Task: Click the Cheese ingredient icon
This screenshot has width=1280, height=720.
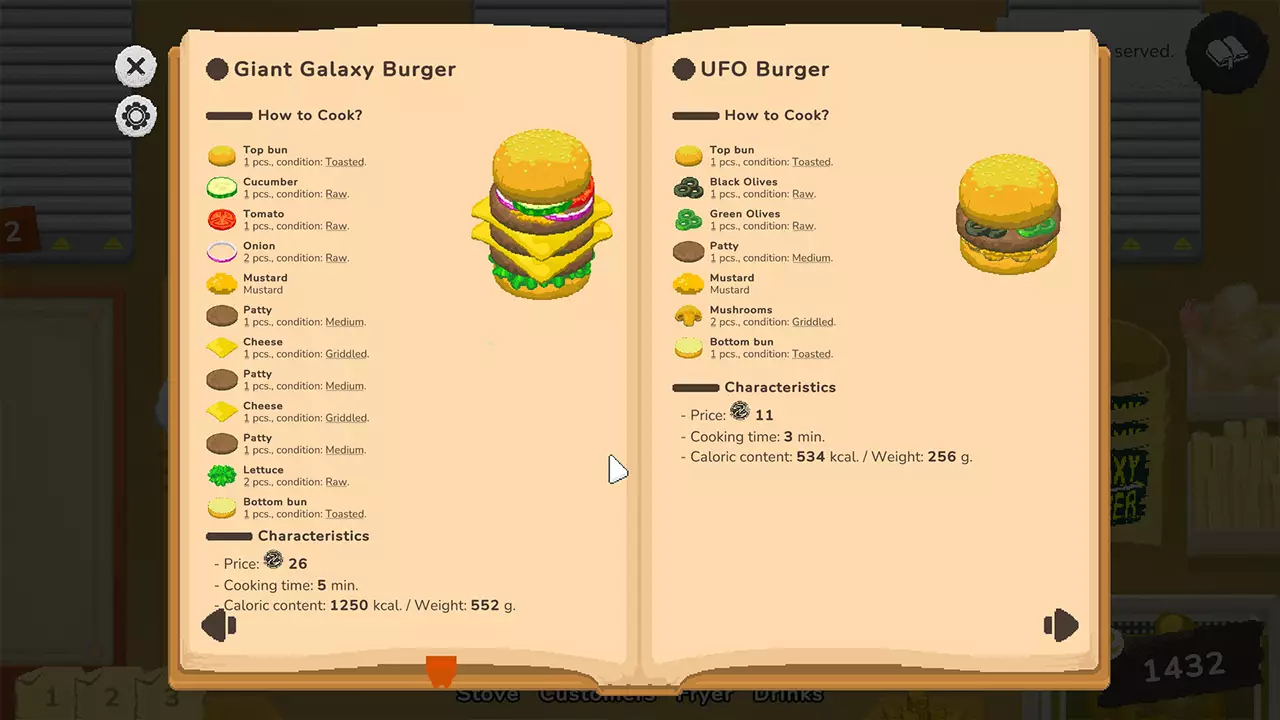Action: (221, 347)
